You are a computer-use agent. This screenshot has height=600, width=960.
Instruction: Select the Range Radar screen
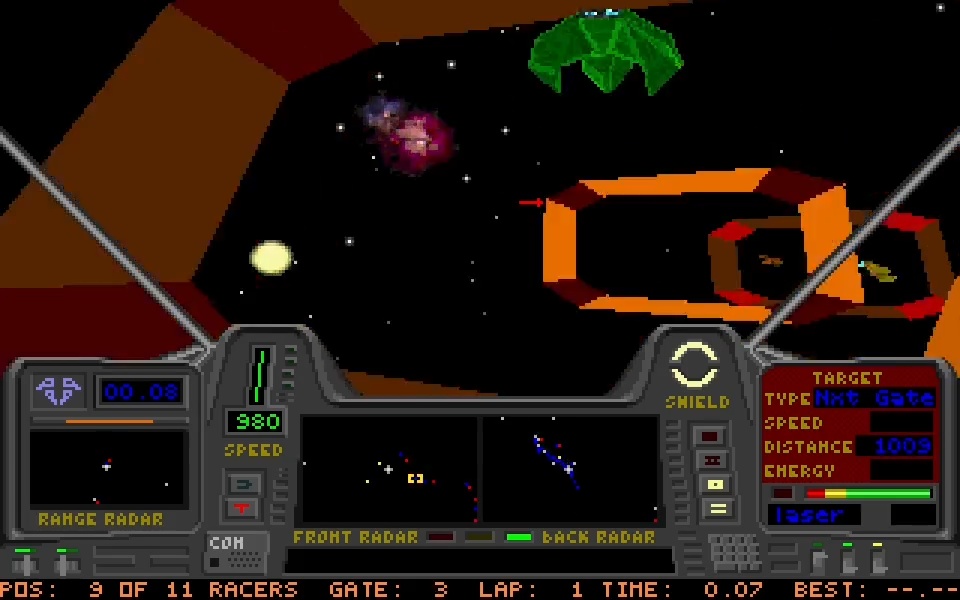coord(107,468)
